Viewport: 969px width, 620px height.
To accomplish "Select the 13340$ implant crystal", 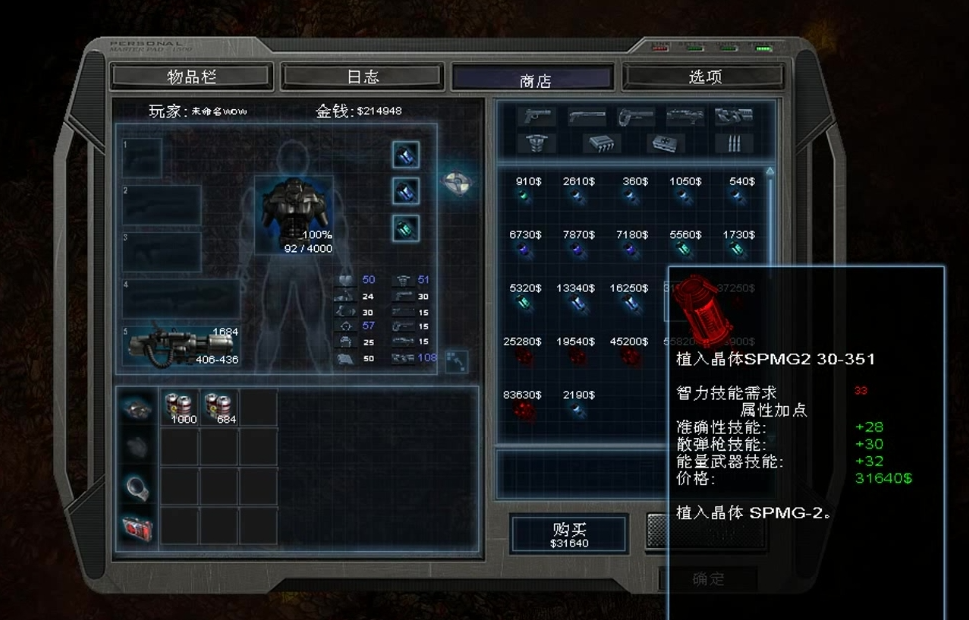I will [x=577, y=304].
